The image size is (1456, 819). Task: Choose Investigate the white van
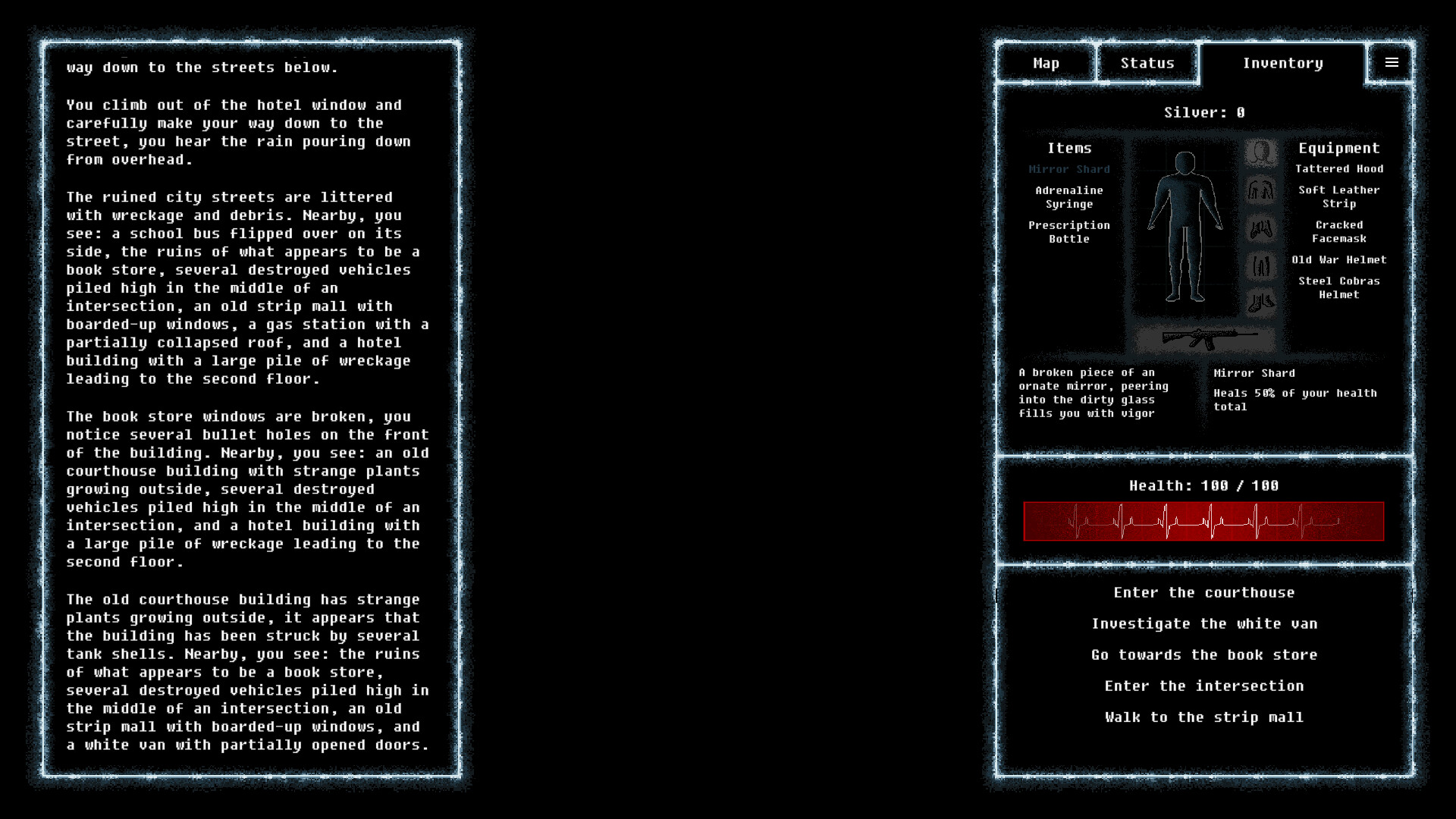pos(1204,623)
